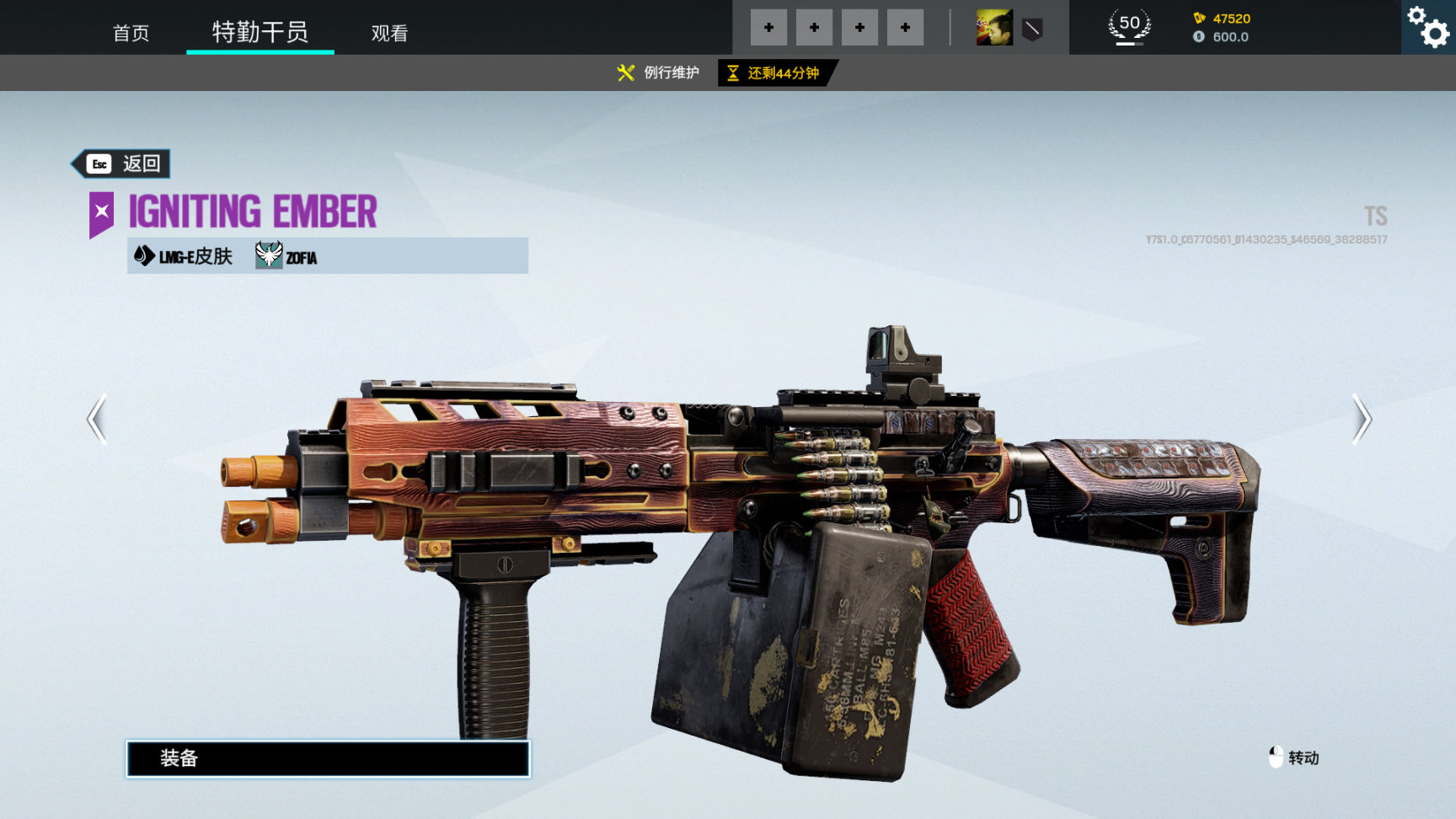This screenshot has width=1456, height=819.
Task: Open the 47520 renown currency shop
Action: point(1222,19)
